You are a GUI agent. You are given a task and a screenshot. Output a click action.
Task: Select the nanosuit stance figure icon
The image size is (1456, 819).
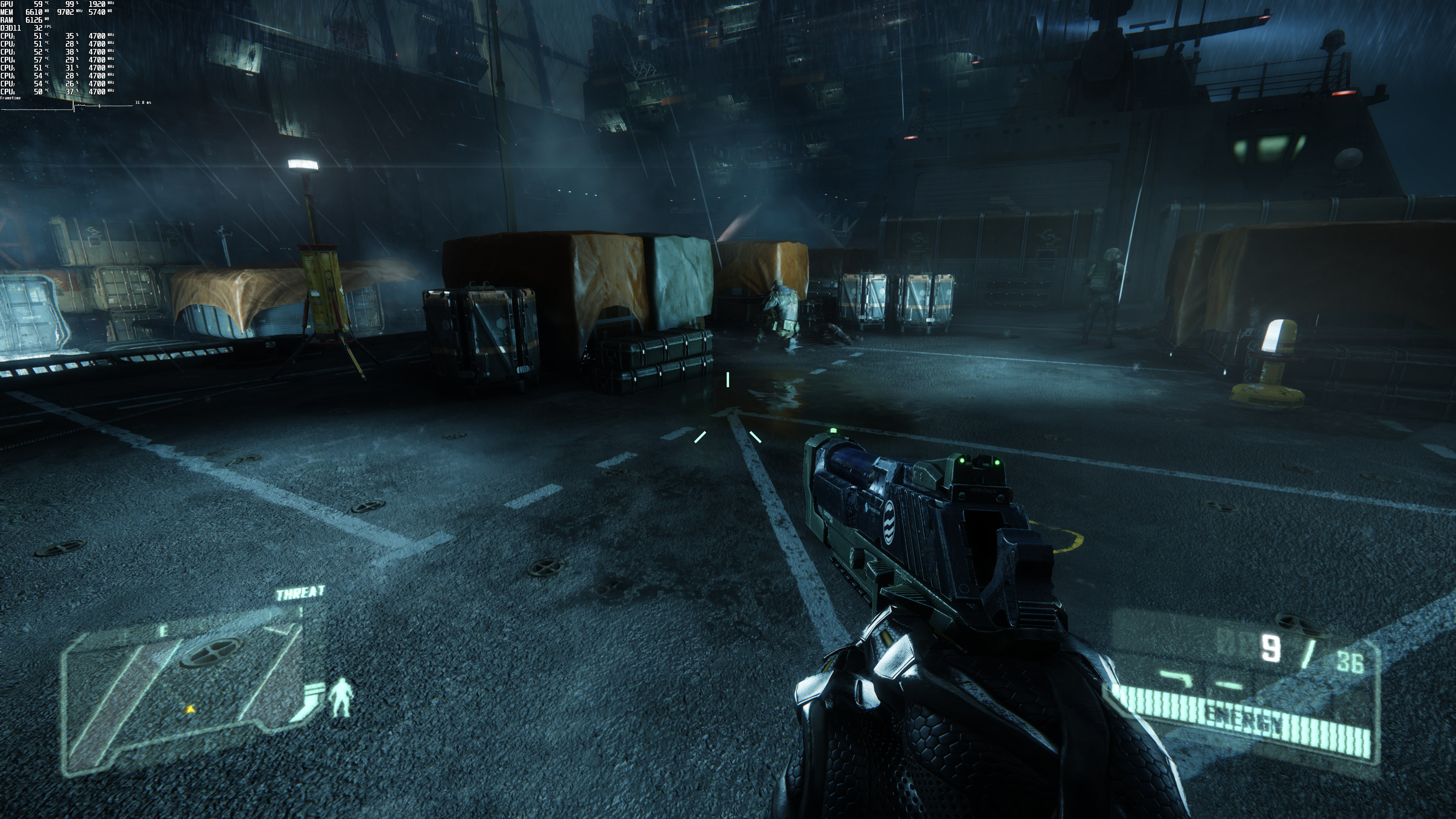(x=341, y=698)
